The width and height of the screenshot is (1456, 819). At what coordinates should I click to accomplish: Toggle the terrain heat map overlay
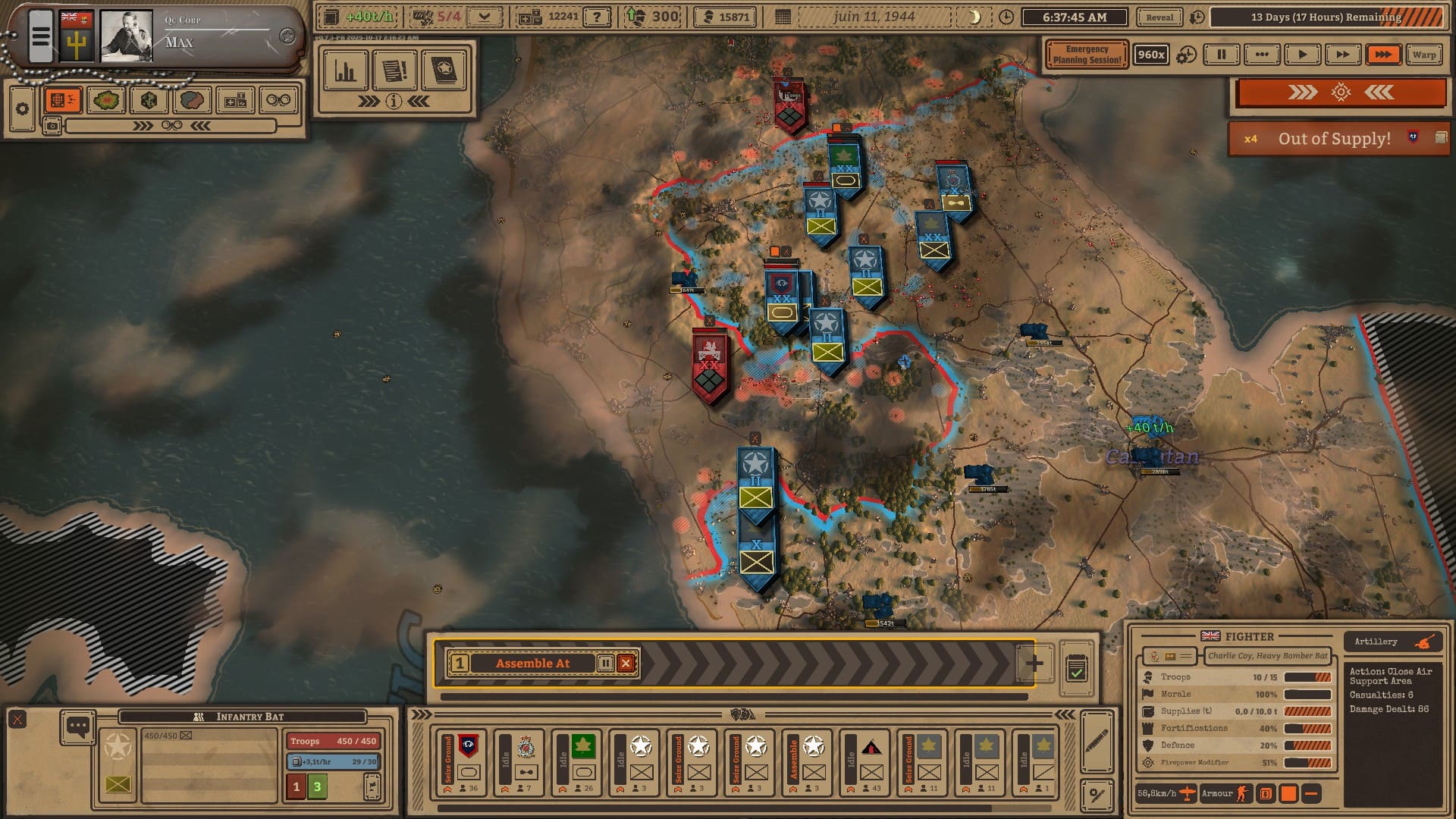pyautogui.click(x=106, y=100)
